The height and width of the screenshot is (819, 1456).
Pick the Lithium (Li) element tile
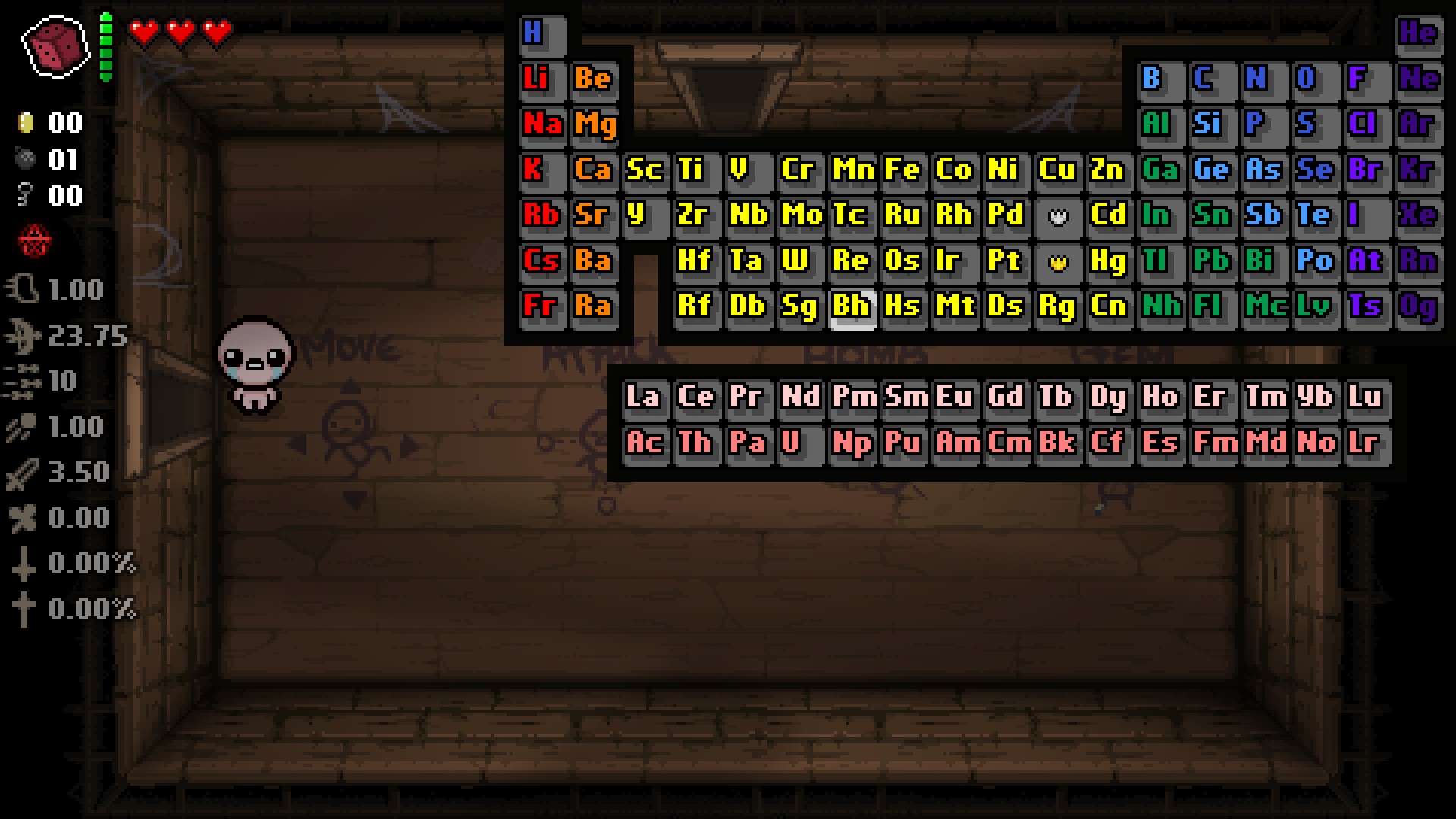(x=541, y=80)
